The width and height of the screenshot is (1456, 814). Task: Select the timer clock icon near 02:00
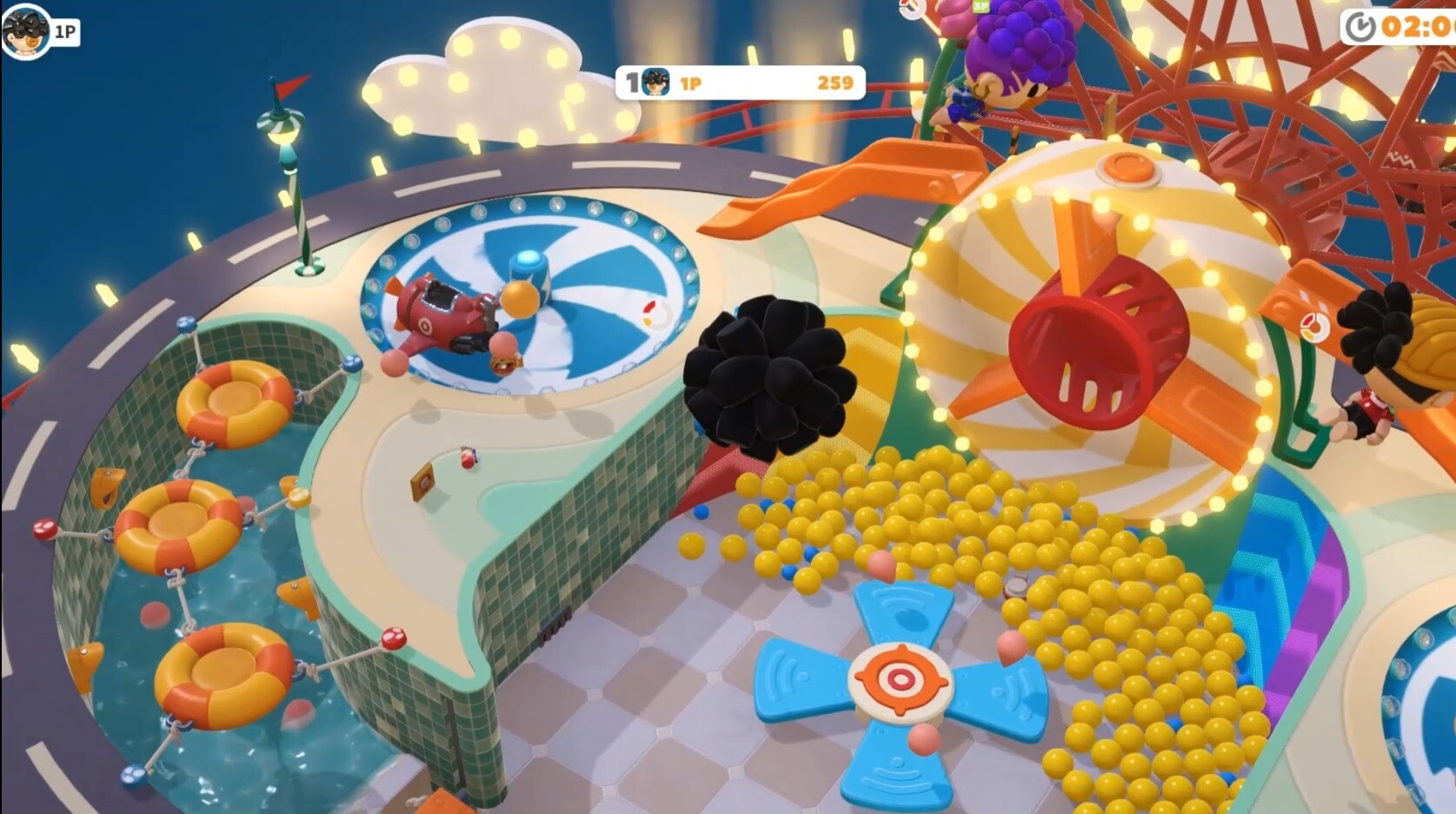1361,26
